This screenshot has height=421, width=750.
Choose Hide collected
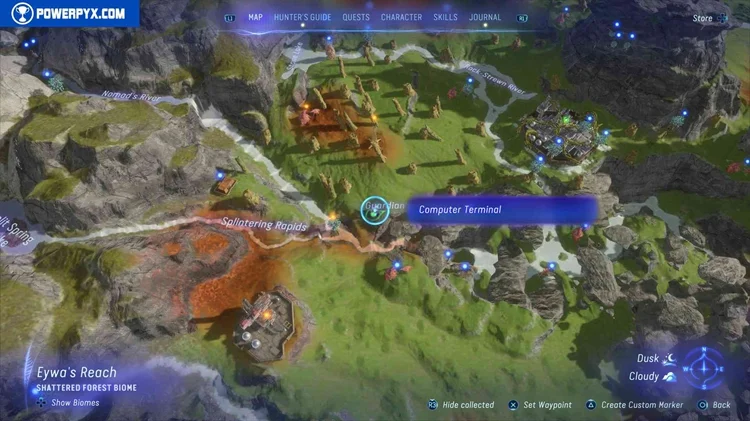click(461, 405)
